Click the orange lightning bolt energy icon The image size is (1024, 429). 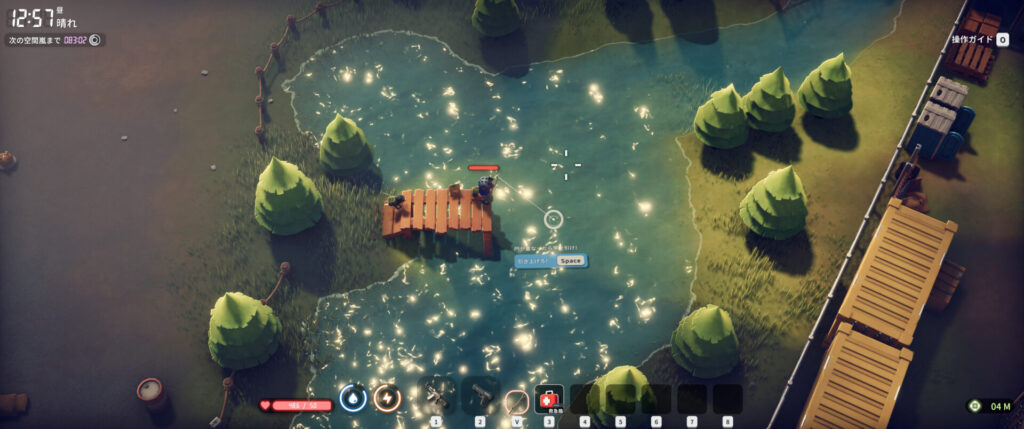[387, 398]
